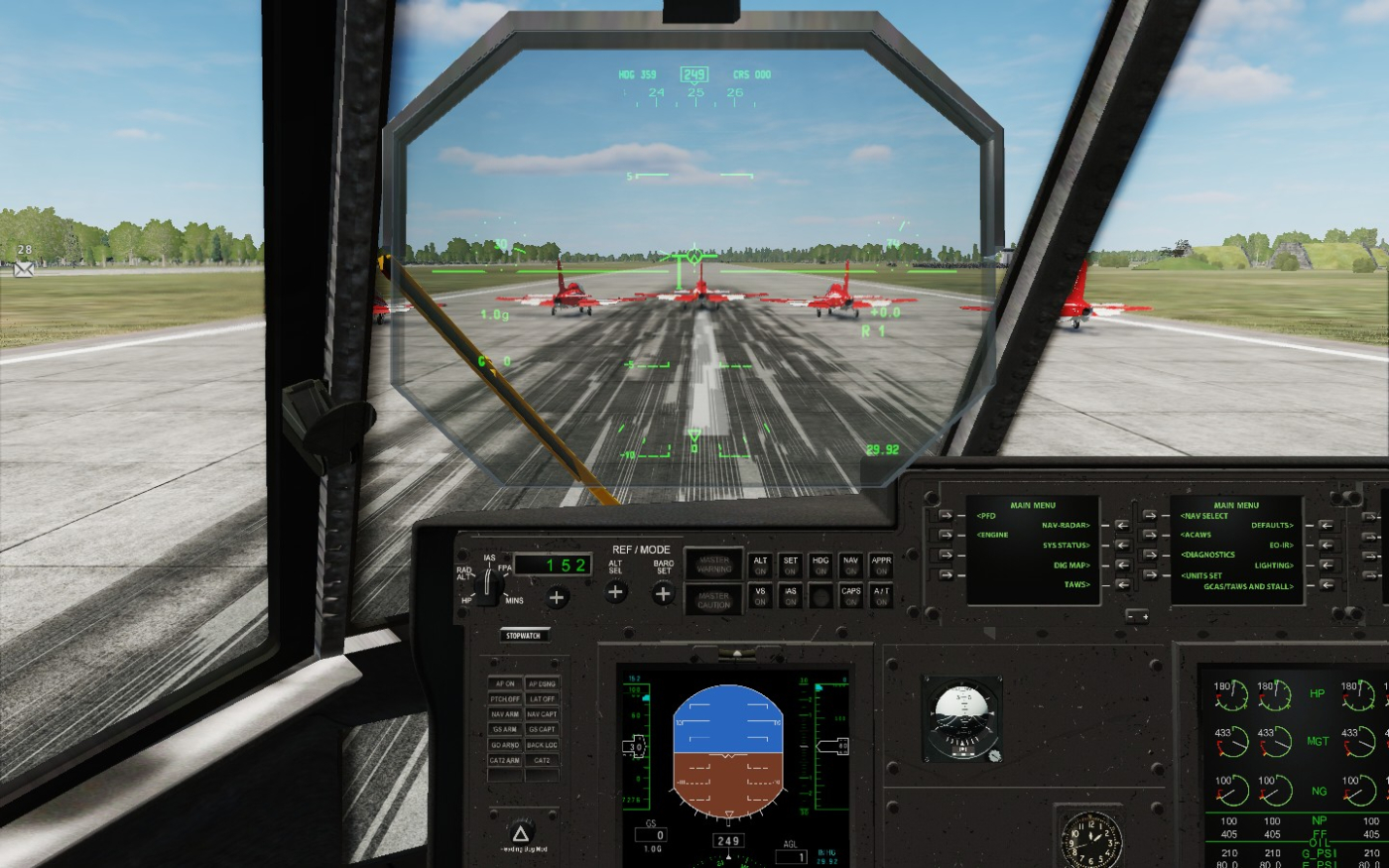Toggle the VS mode button

coord(760,595)
